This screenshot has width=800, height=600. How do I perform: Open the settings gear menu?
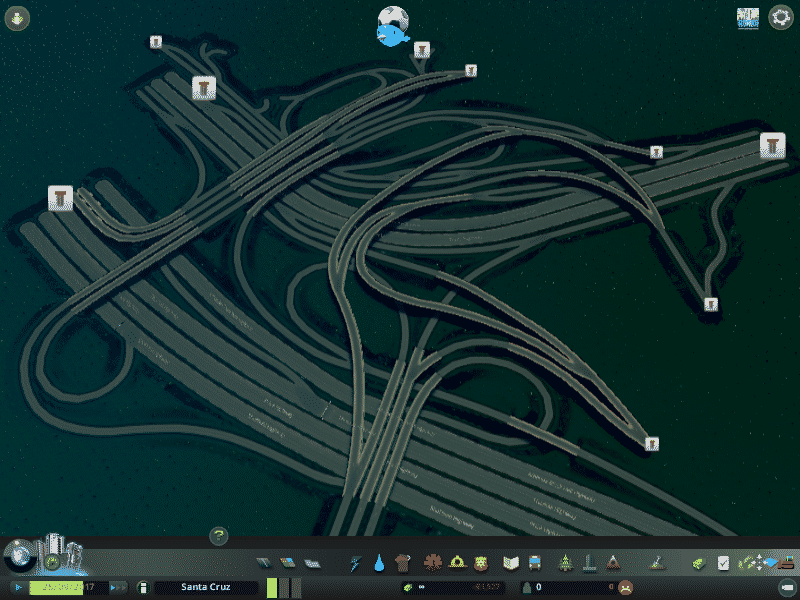tap(780, 18)
